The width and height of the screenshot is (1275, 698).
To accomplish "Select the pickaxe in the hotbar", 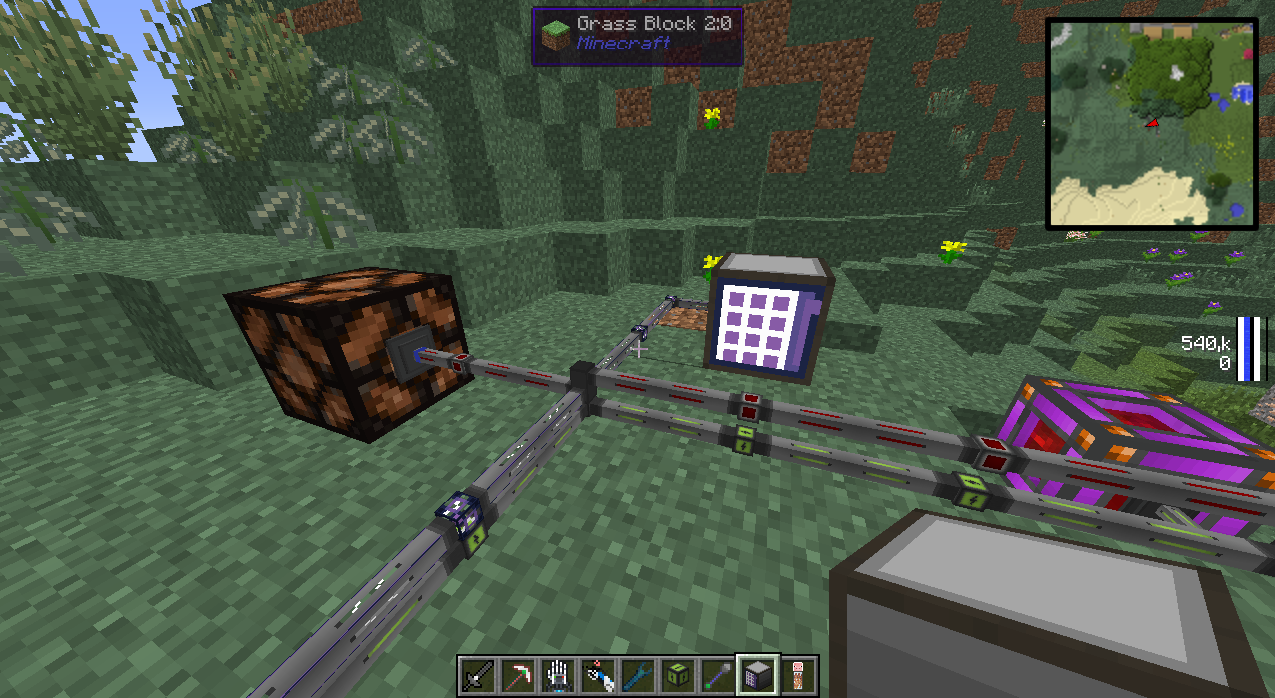I will coord(518,676).
